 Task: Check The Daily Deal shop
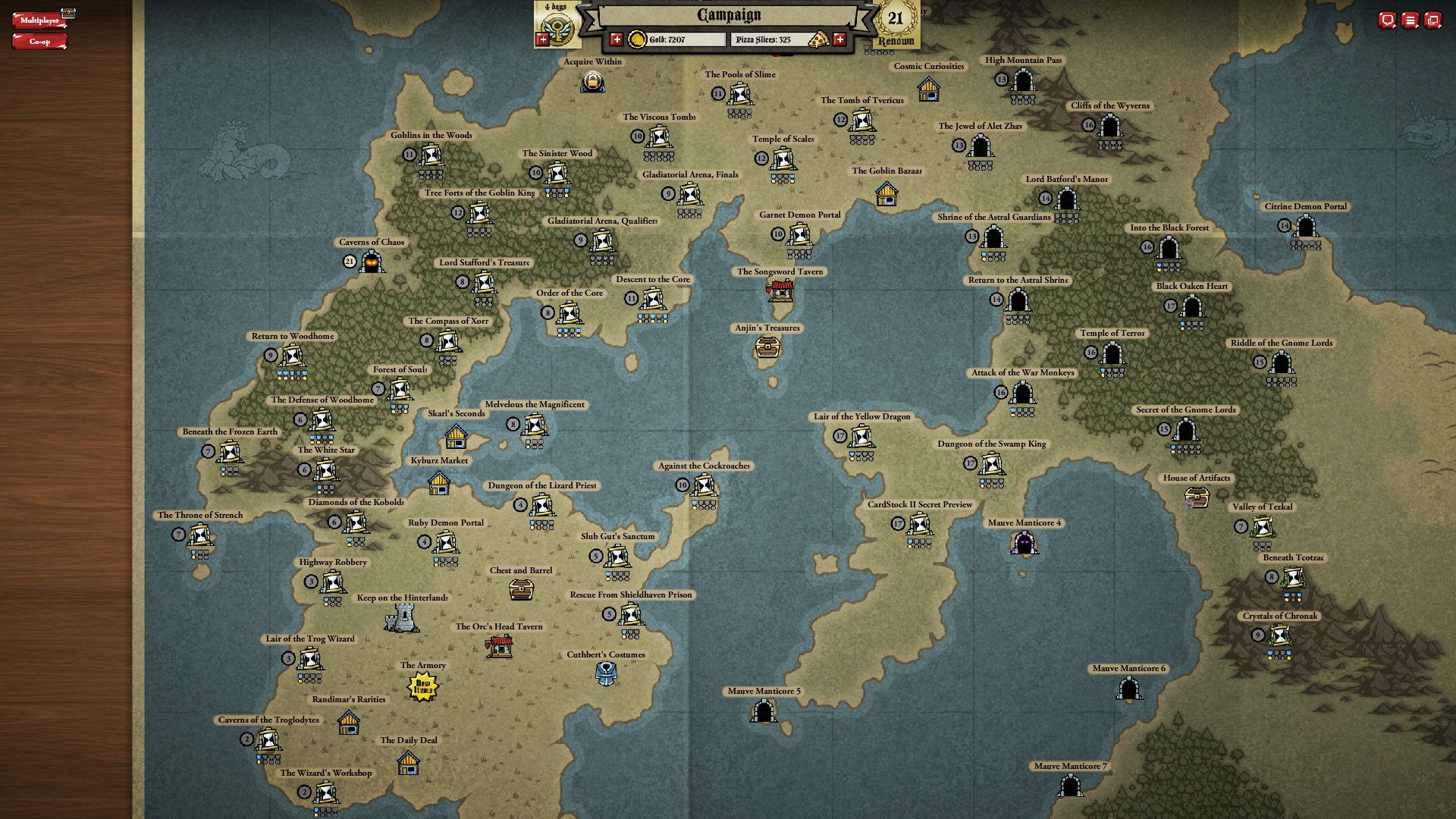coord(408,763)
